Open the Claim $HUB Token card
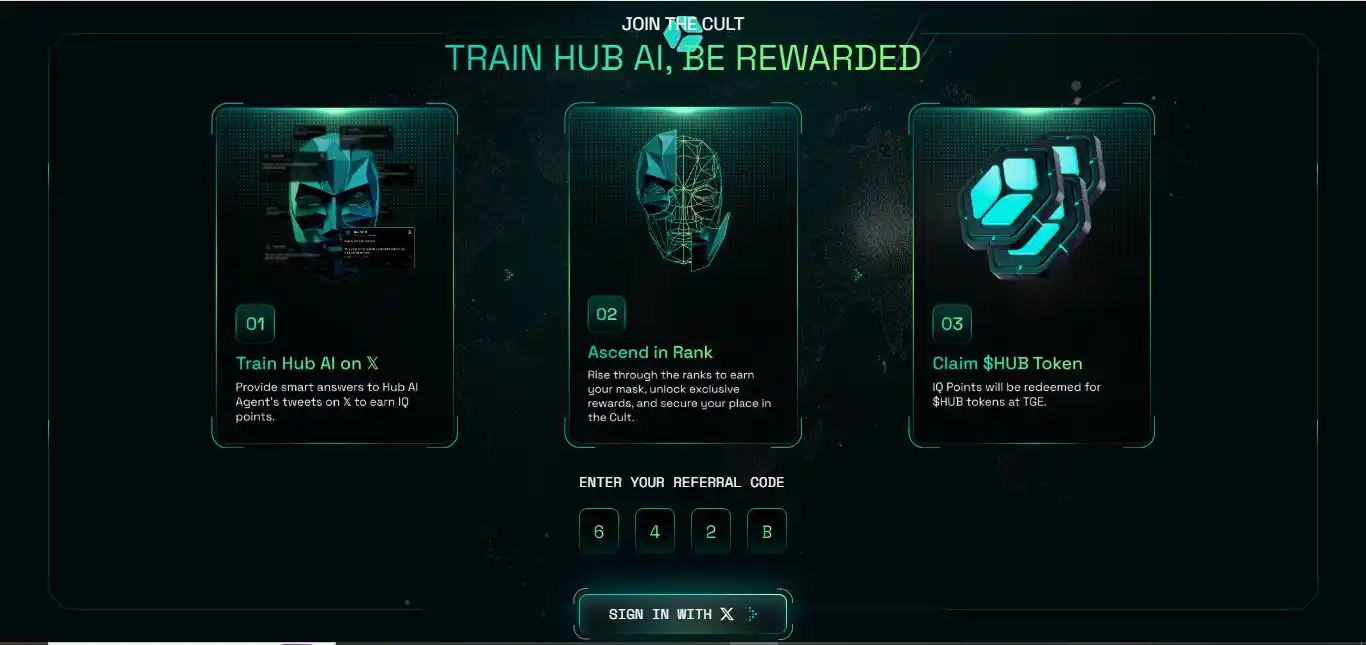 [x=1031, y=275]
